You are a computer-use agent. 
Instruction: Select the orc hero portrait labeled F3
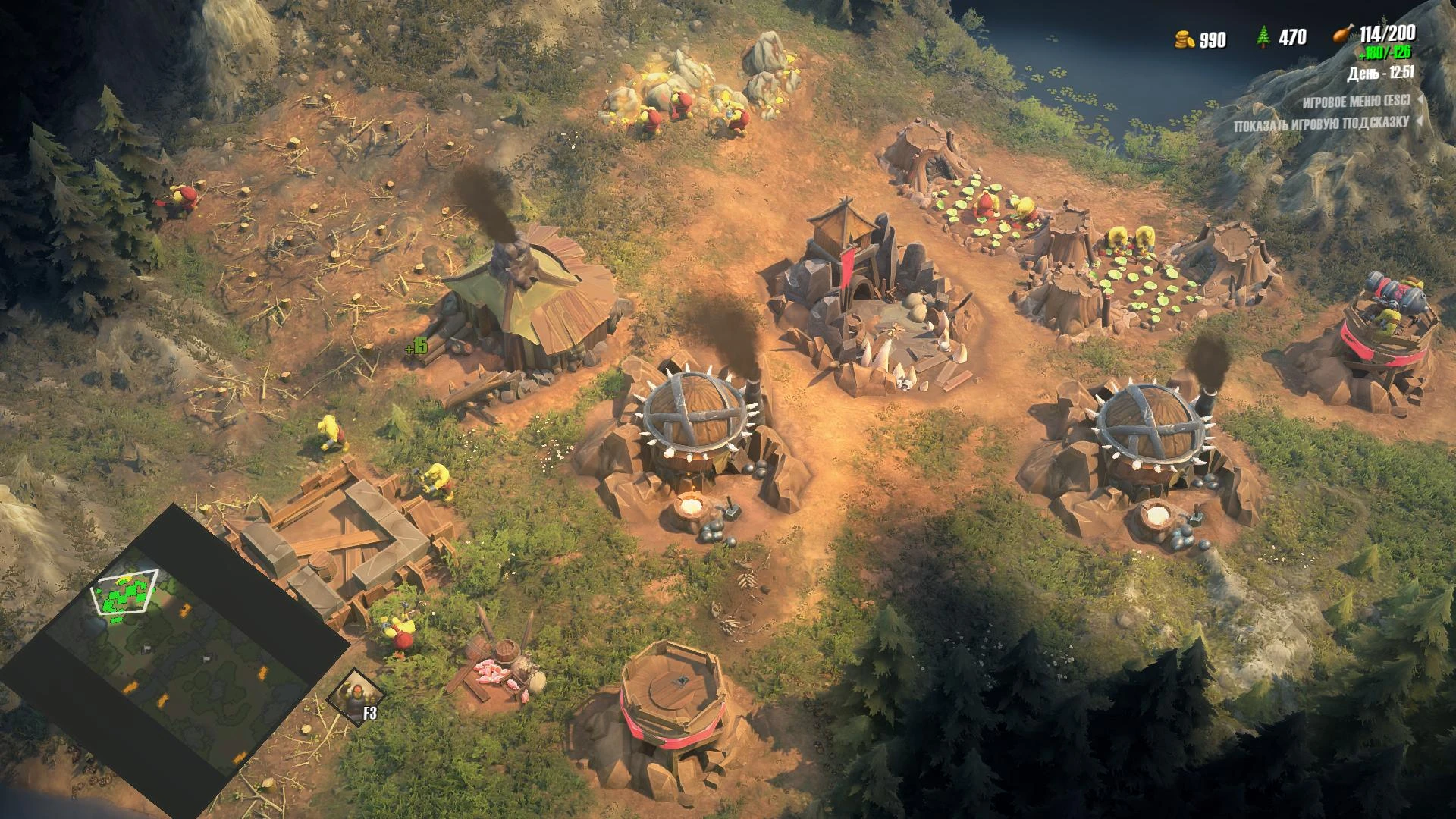353,697
